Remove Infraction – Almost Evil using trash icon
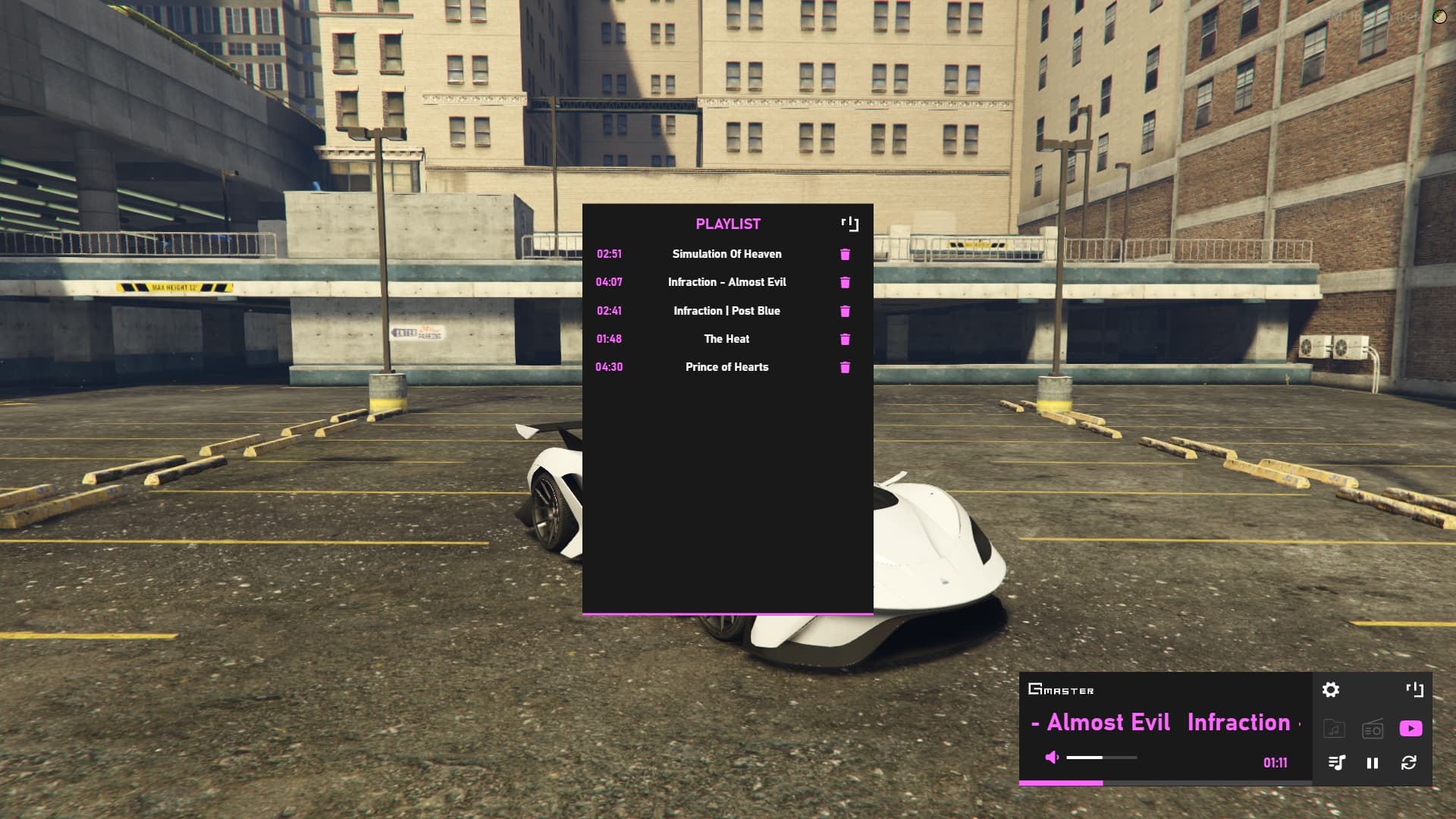 tap(845, 282)
